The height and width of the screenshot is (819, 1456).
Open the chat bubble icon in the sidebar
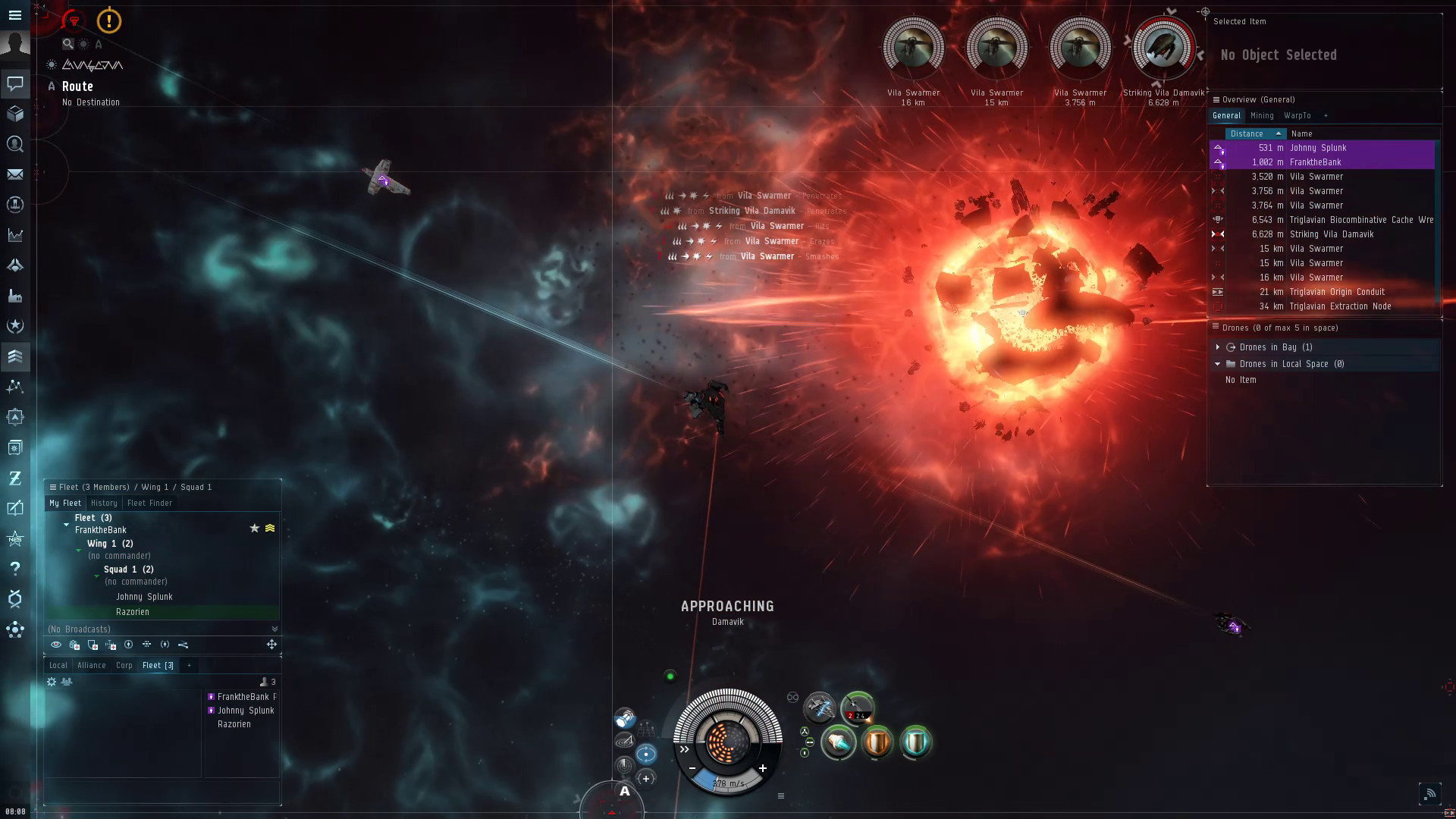click(x=15, y=83)
